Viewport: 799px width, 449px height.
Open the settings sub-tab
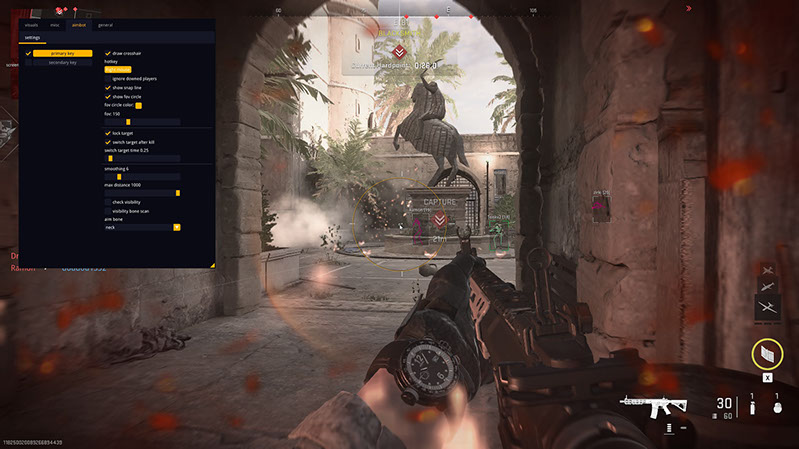(x=33, y=37)
